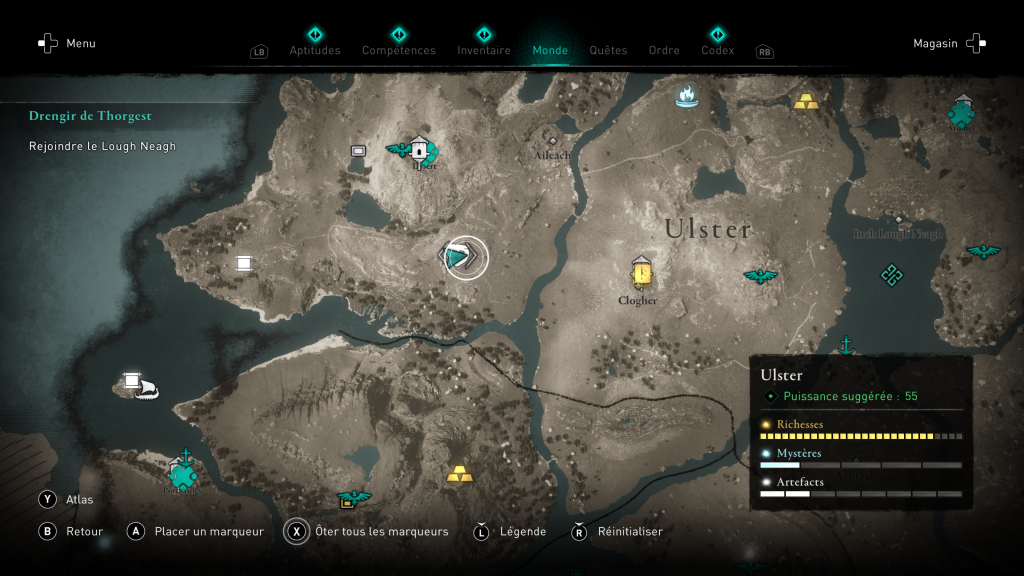1024x576 pixels.
Task: Open the Codex tab
Action: pos(717,50)
